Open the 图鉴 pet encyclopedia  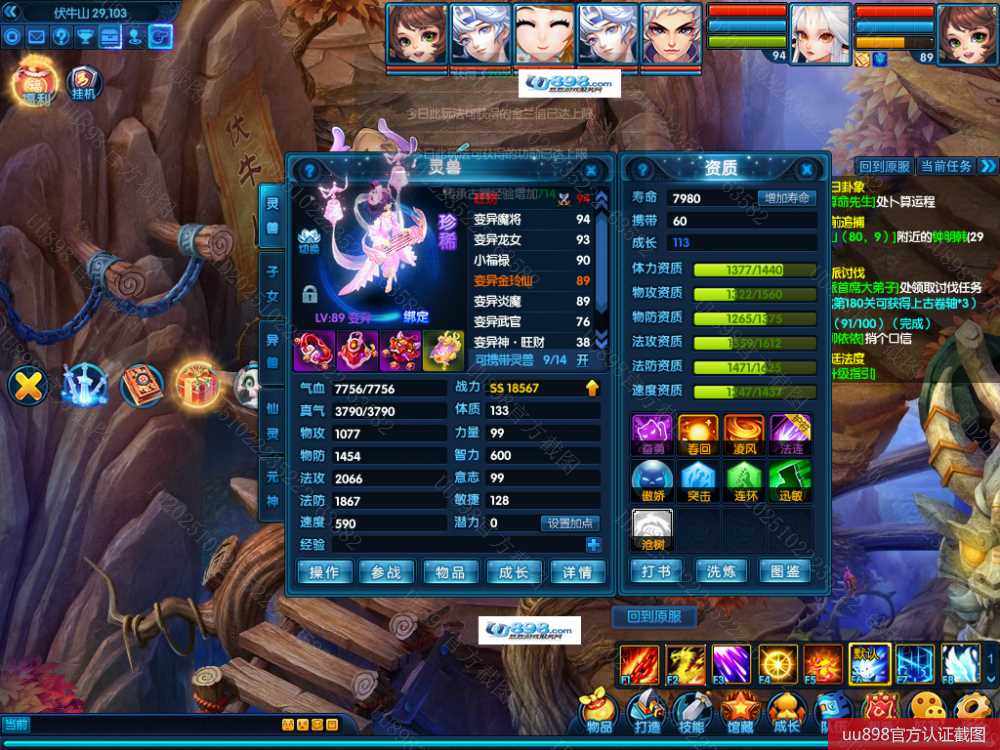pyautogui.click(x=785, y=572)
